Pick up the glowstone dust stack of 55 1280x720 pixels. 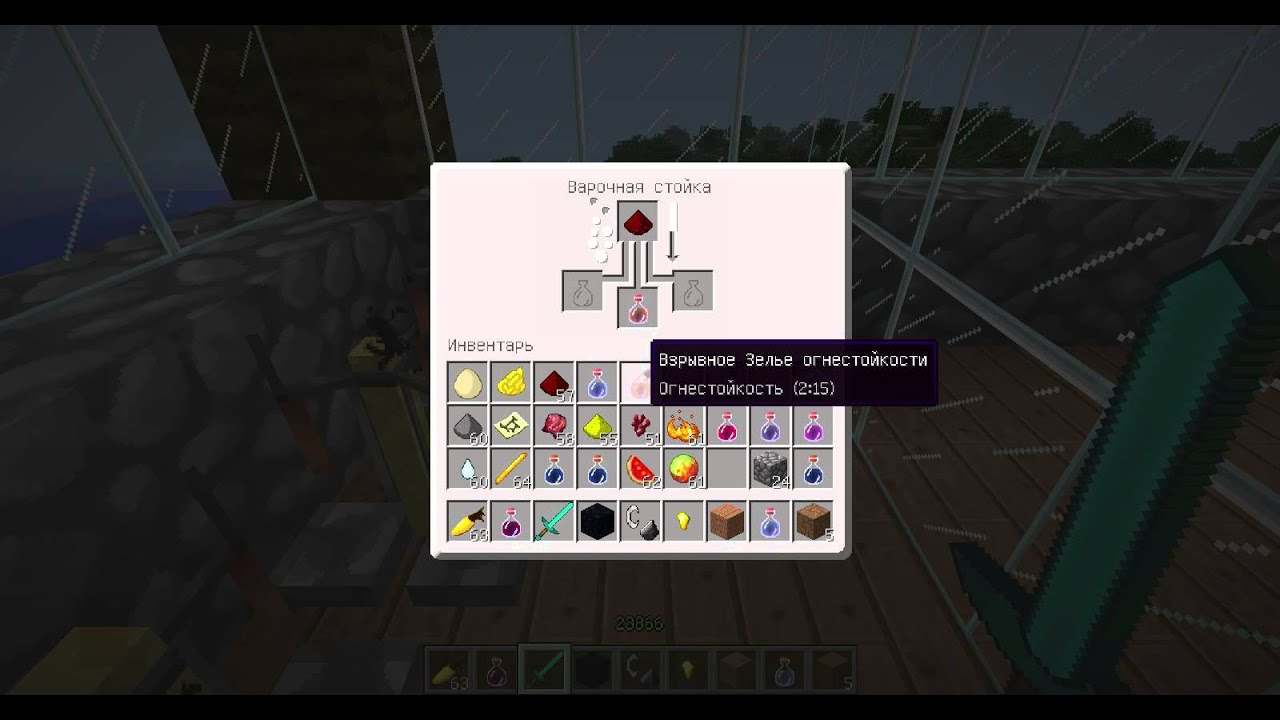click(596, 425)
